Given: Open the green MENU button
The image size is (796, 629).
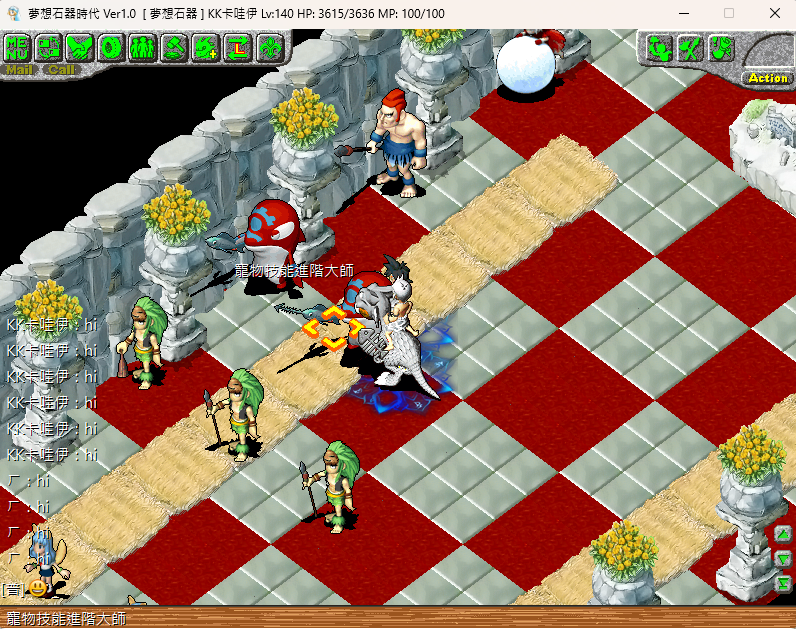Looking at the screenshot, I should pos(18,46).
